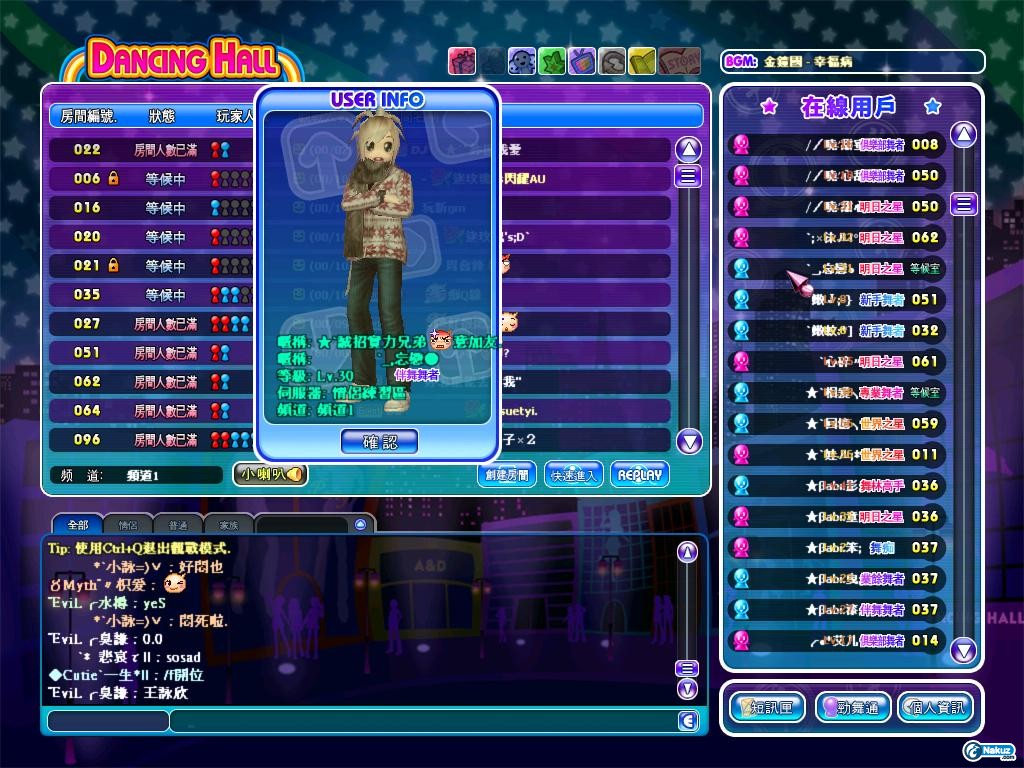1024x768 pixels.
Task: Open the 短訊匣 message inbox
Action: [768, 708]
